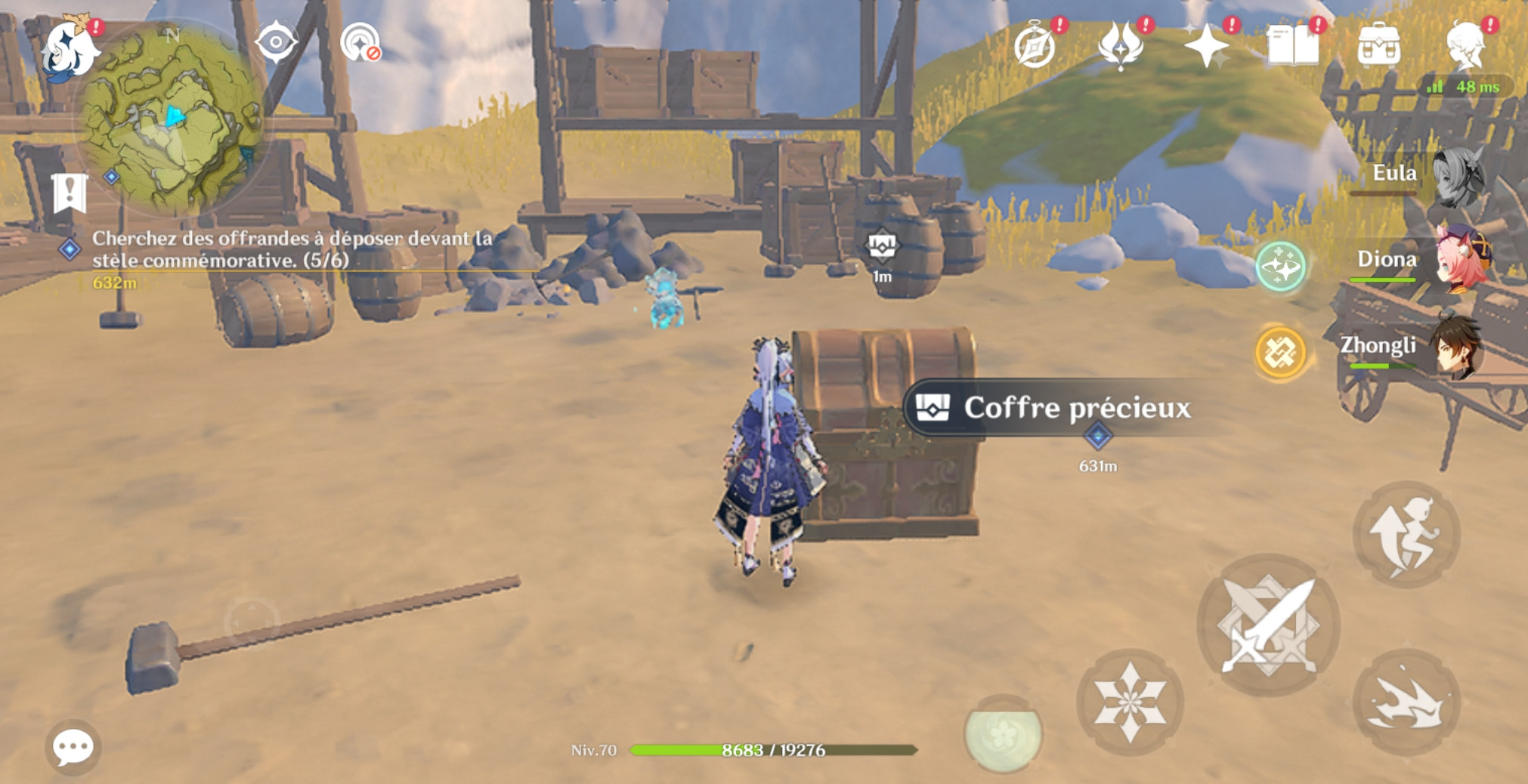Open the circular minimap
Viewport: 1528px width, 784px height.
point(172,119)
